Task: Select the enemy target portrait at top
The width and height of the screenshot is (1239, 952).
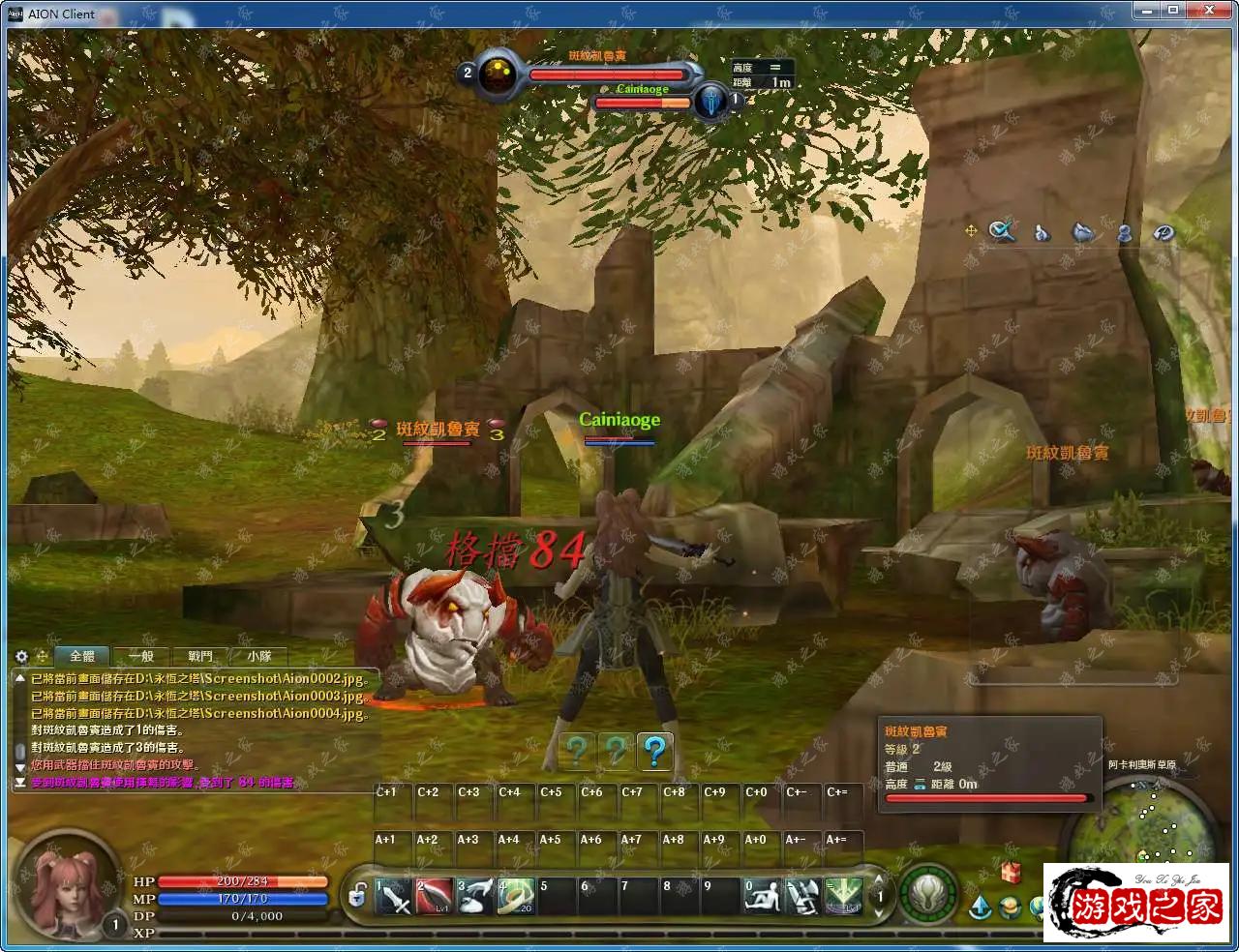Action: click(x=499, y=75)
